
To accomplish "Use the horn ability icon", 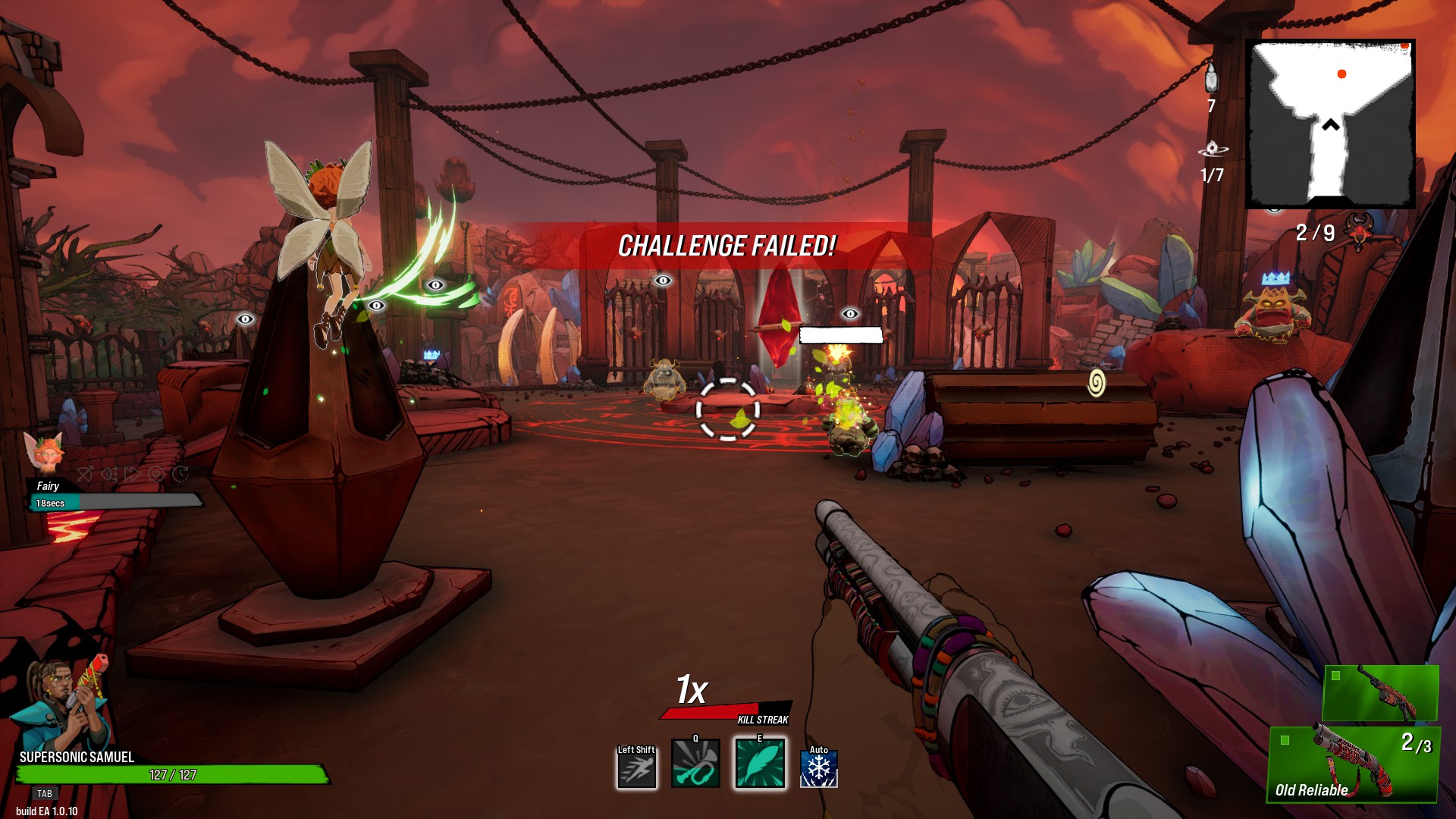I will click(x=695, y=764).
